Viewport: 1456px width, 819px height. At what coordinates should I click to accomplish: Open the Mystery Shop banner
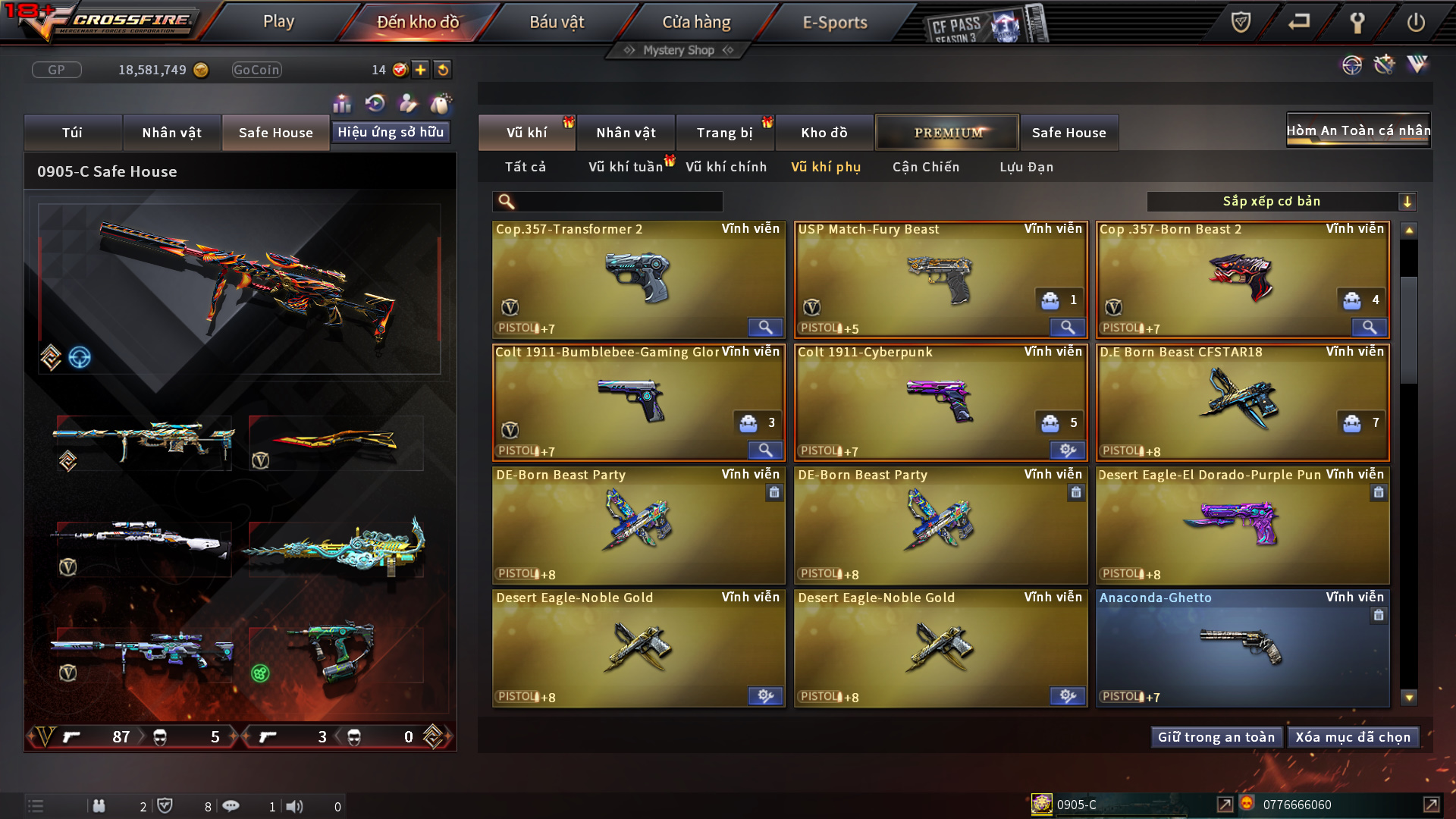click(679, 50)
